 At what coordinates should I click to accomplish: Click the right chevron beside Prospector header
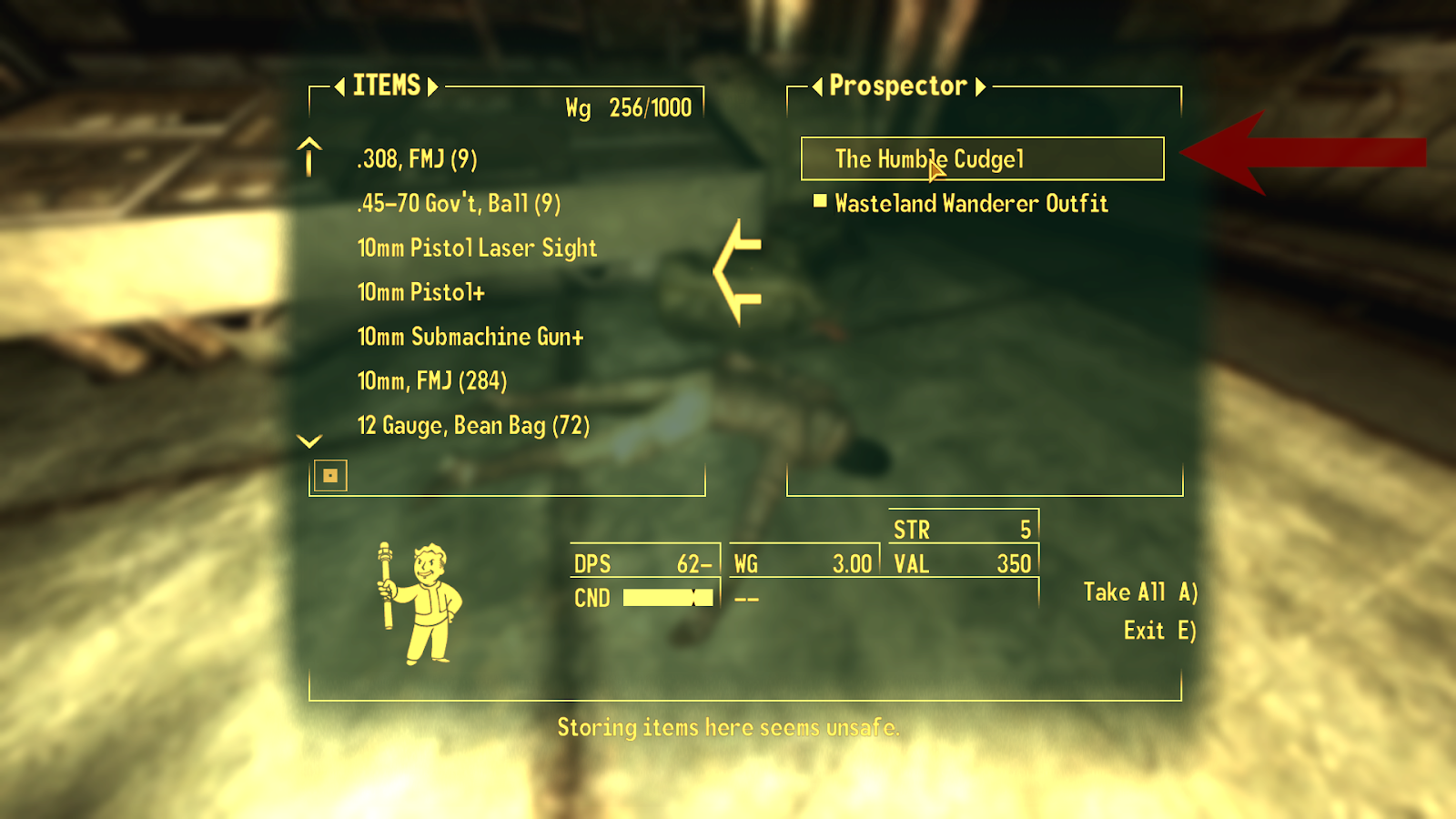(x=980, y=87)
